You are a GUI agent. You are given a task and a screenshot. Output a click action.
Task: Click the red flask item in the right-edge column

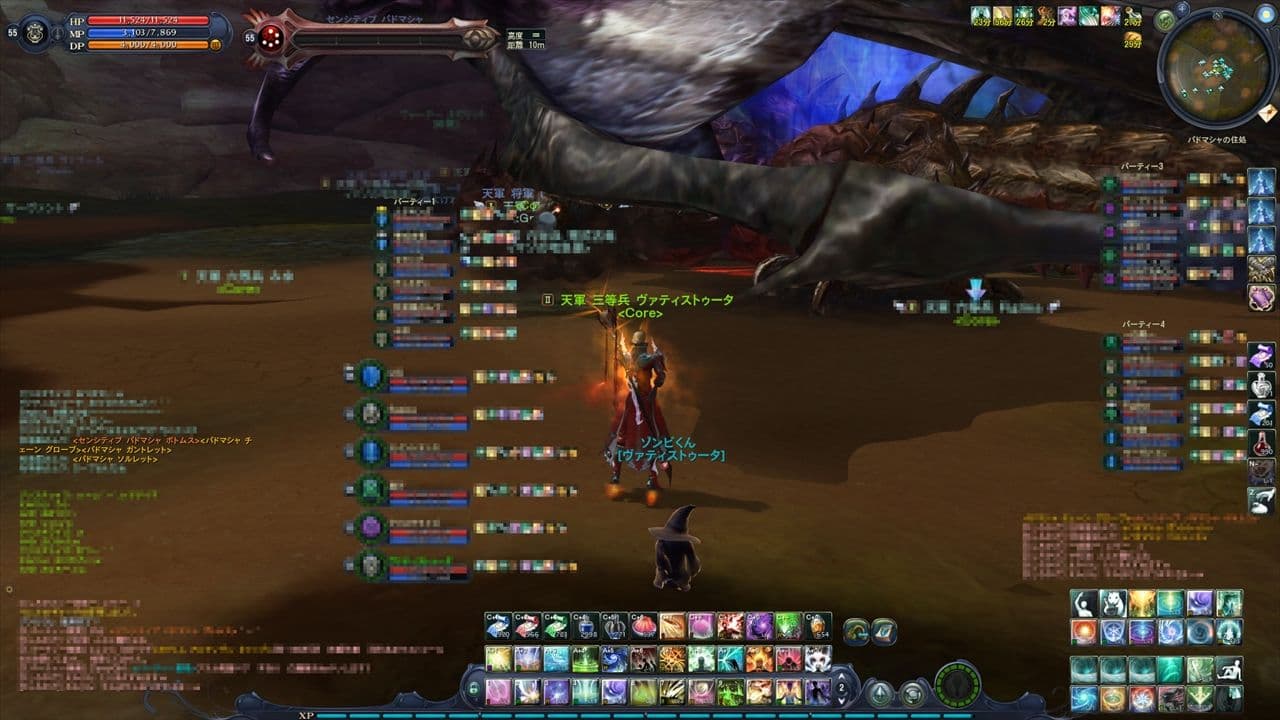1260,441
